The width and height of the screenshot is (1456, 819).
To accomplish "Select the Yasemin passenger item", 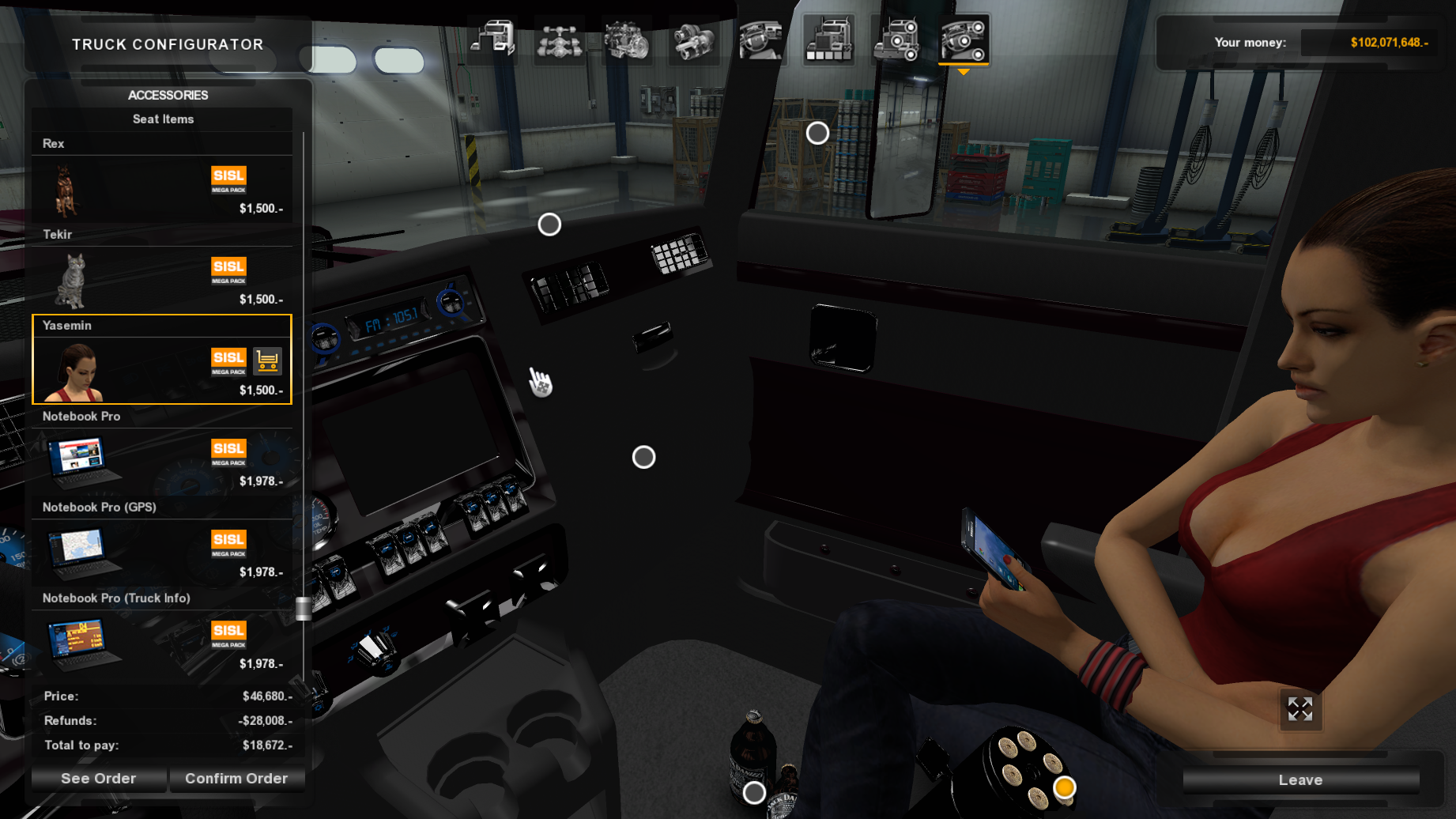I will point(162,370).
